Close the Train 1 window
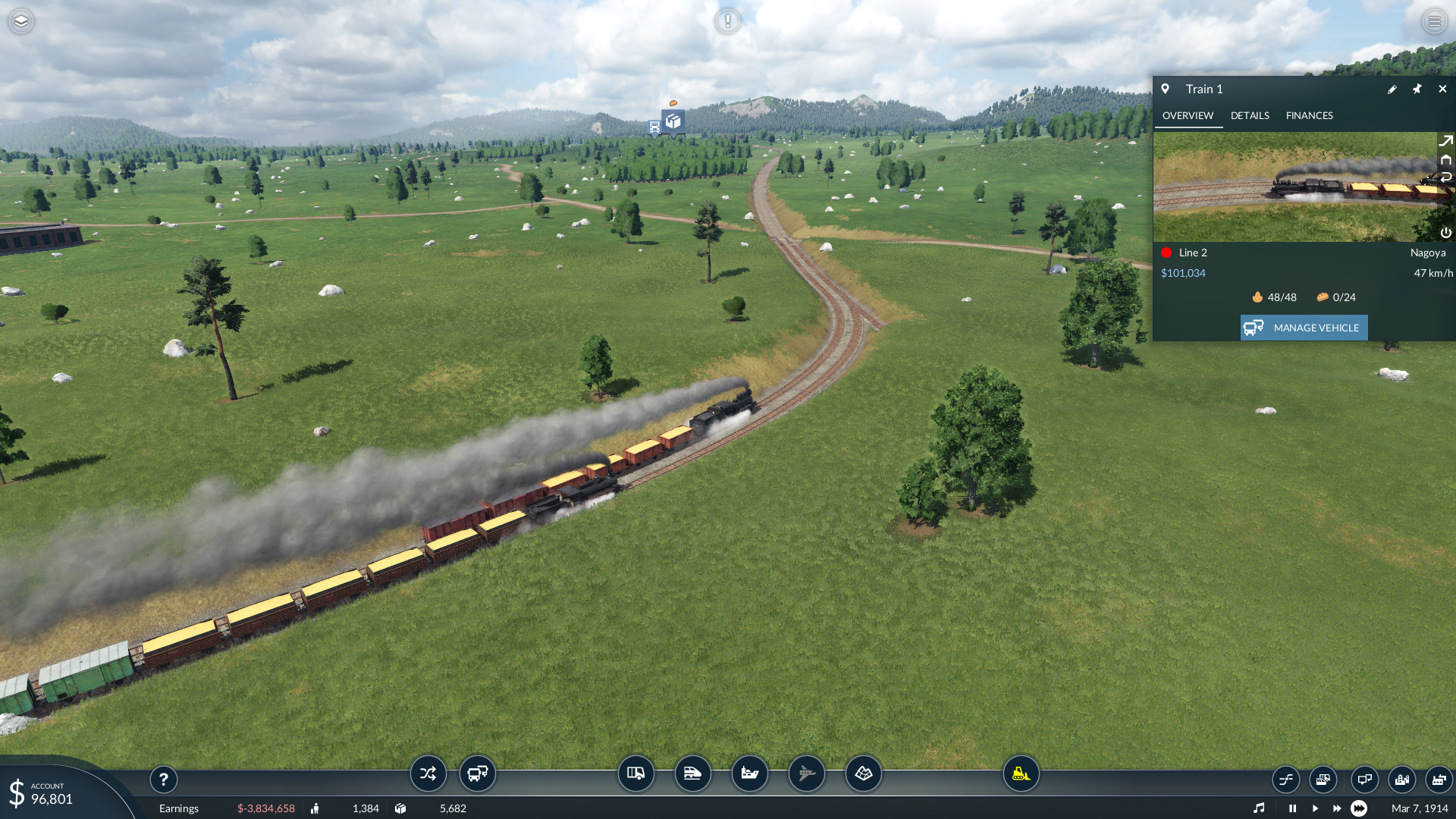1456x819 pixels. [1442, 89]
